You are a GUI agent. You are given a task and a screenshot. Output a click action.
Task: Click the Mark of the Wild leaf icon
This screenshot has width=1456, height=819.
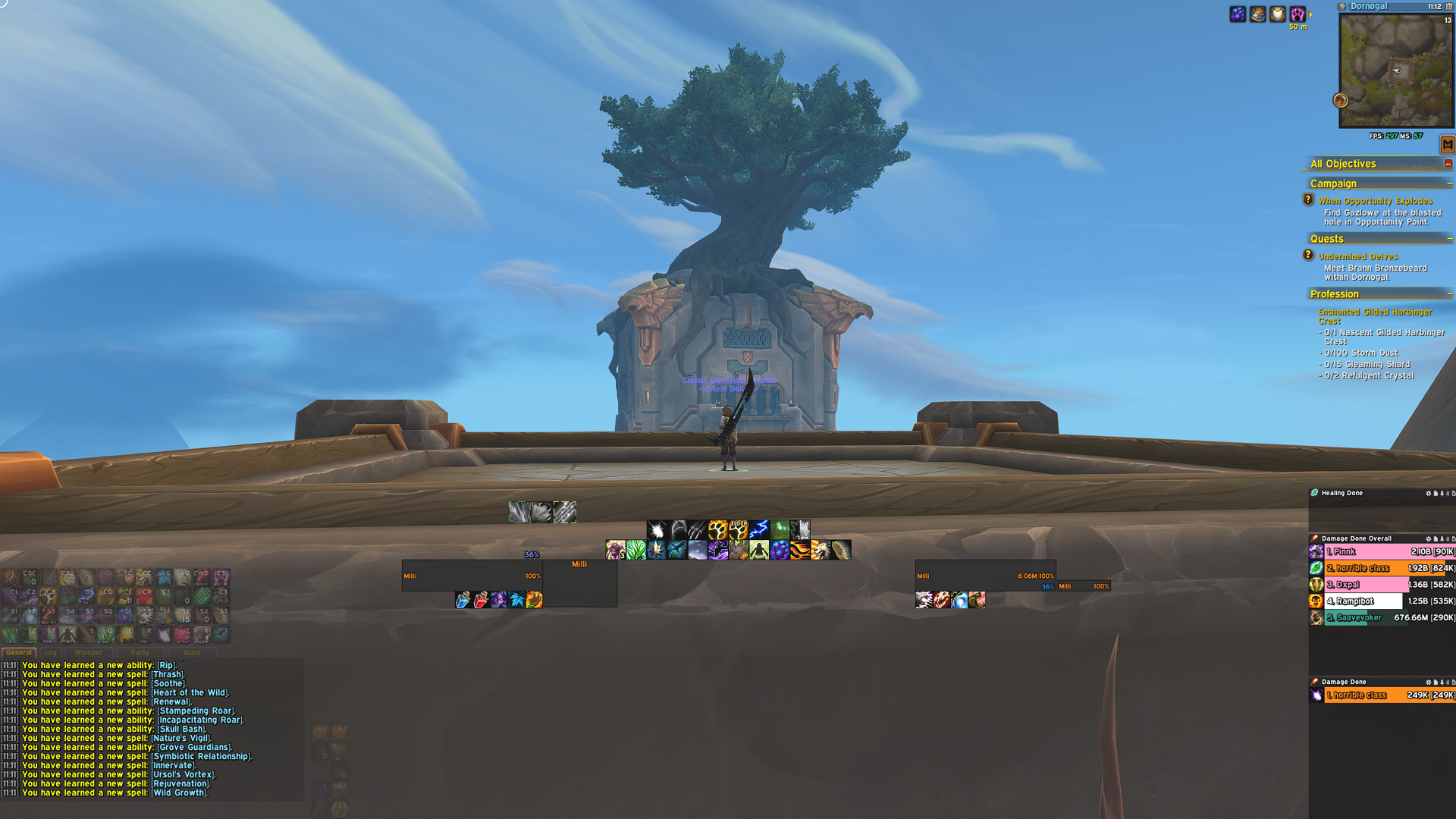635,550
